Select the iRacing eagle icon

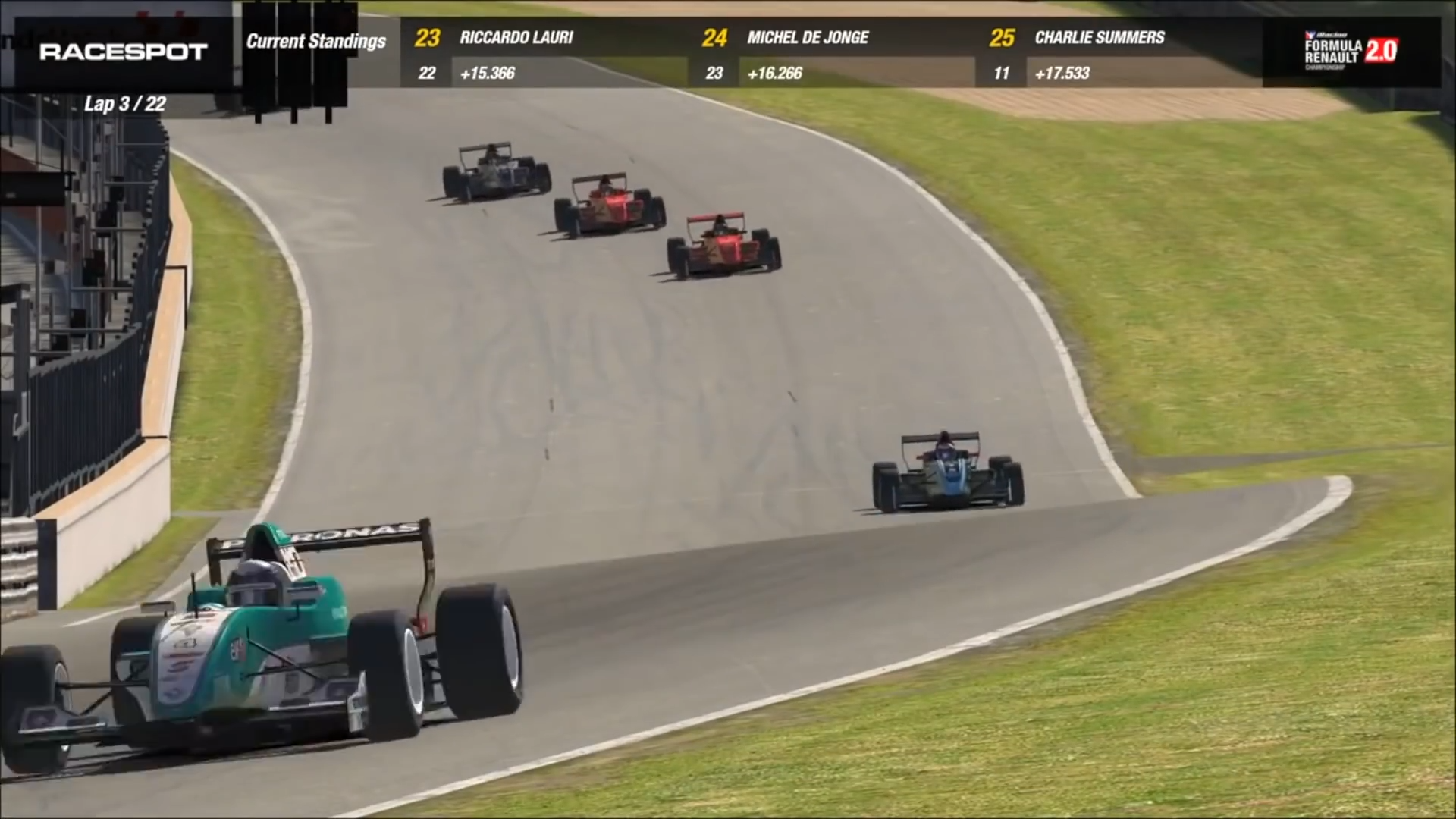tap(1310, 34)
